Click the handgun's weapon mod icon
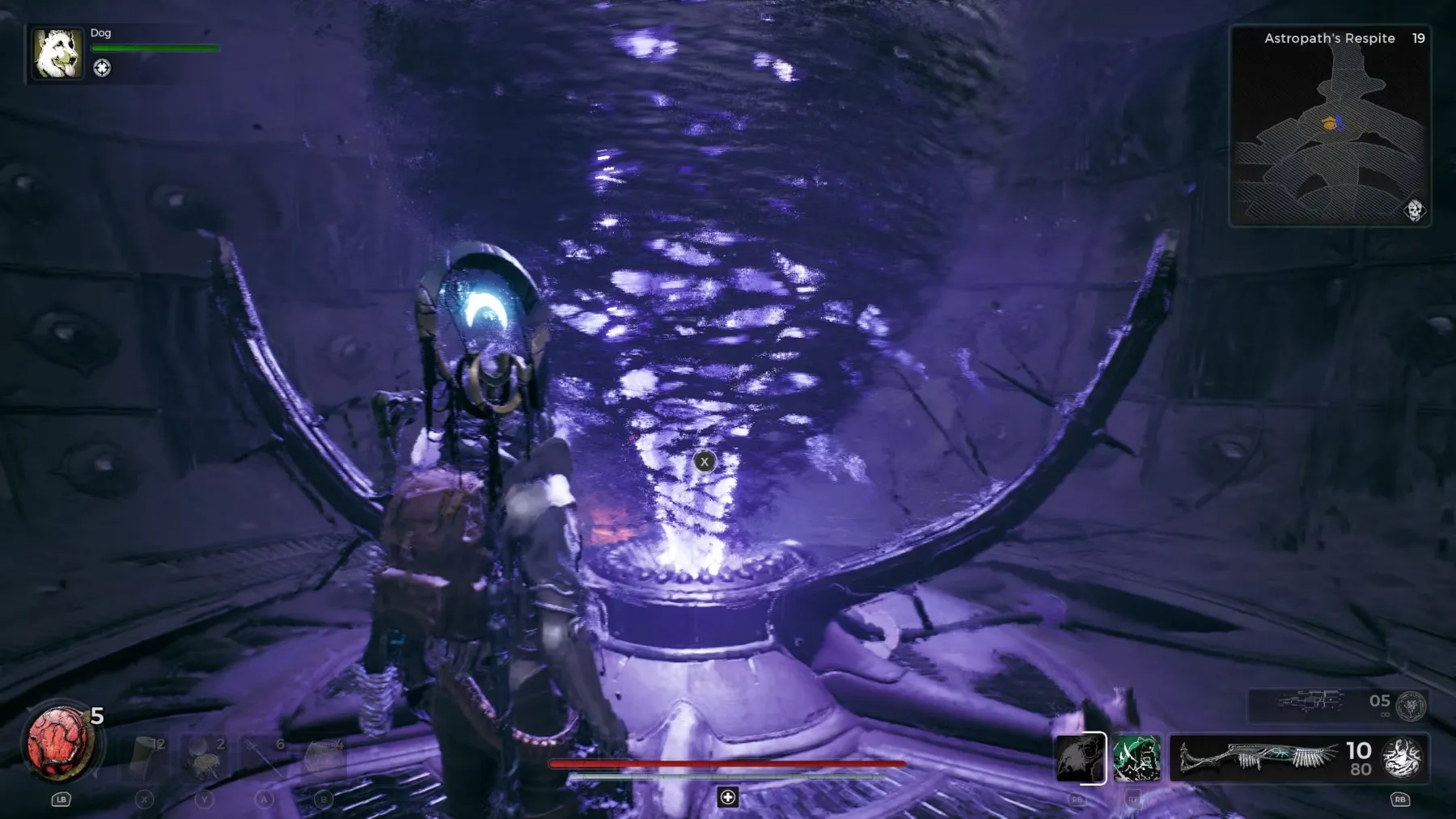The image size is (1456, 819). coord(1412,705)
